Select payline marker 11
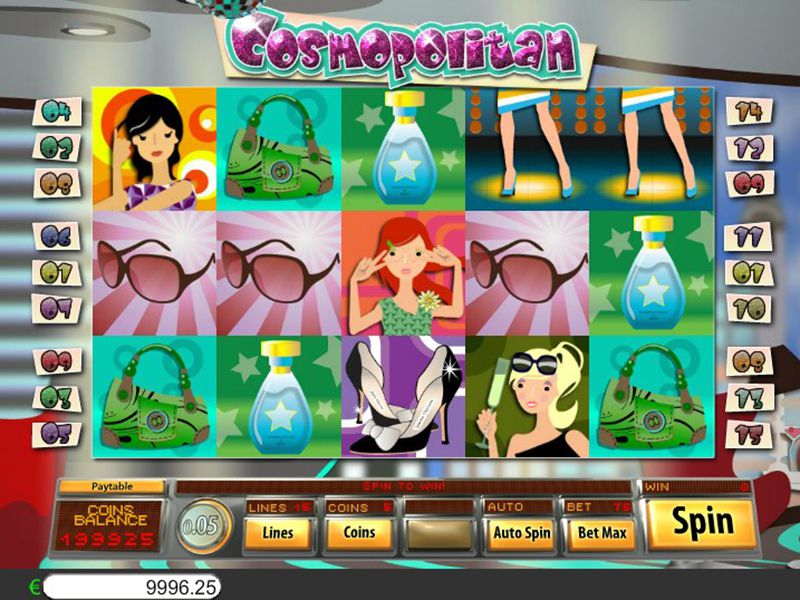Viewport: 800px width, 600px height. (x=750, y=236)
